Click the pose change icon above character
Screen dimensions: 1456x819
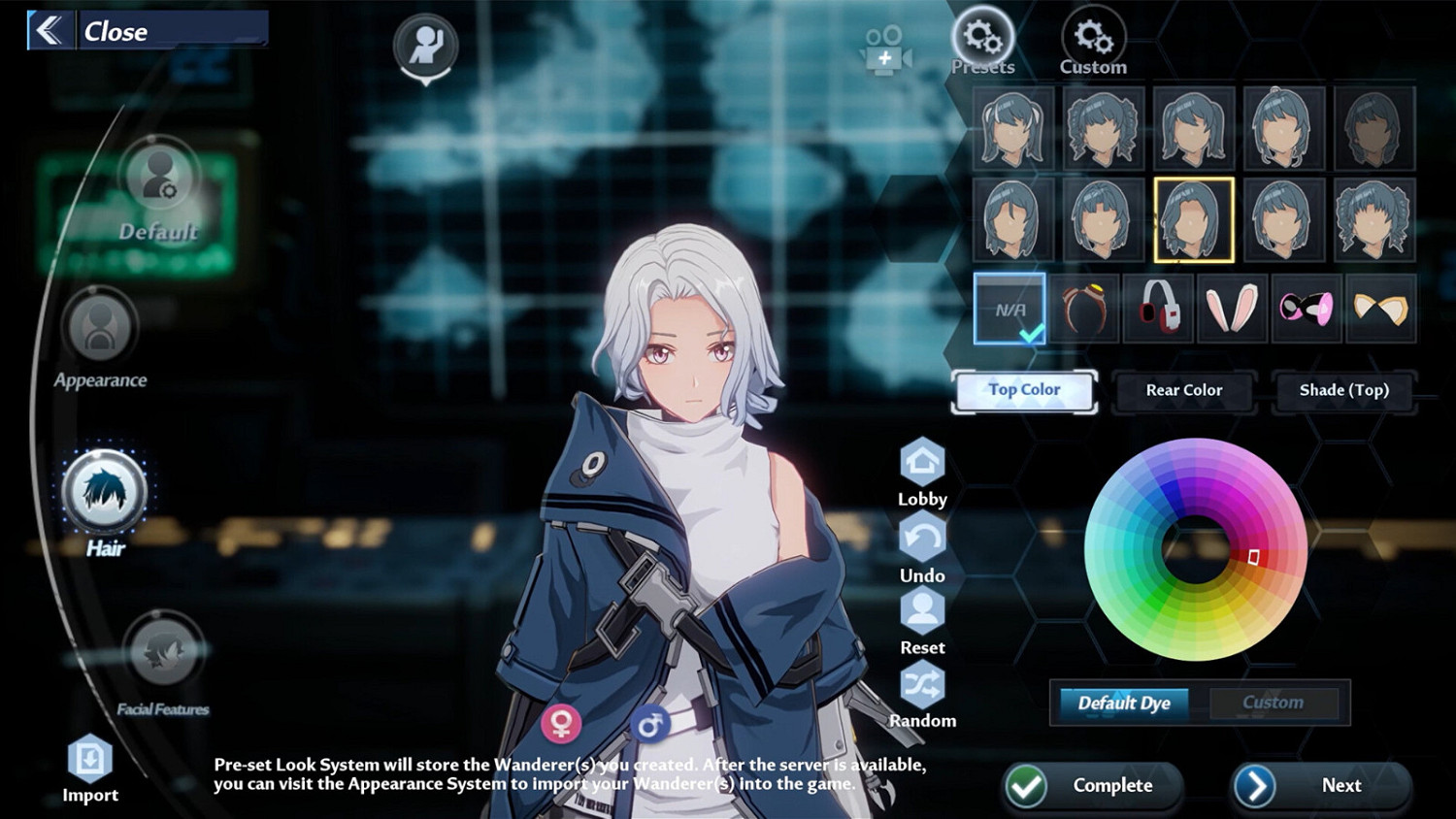click(425, 46)
